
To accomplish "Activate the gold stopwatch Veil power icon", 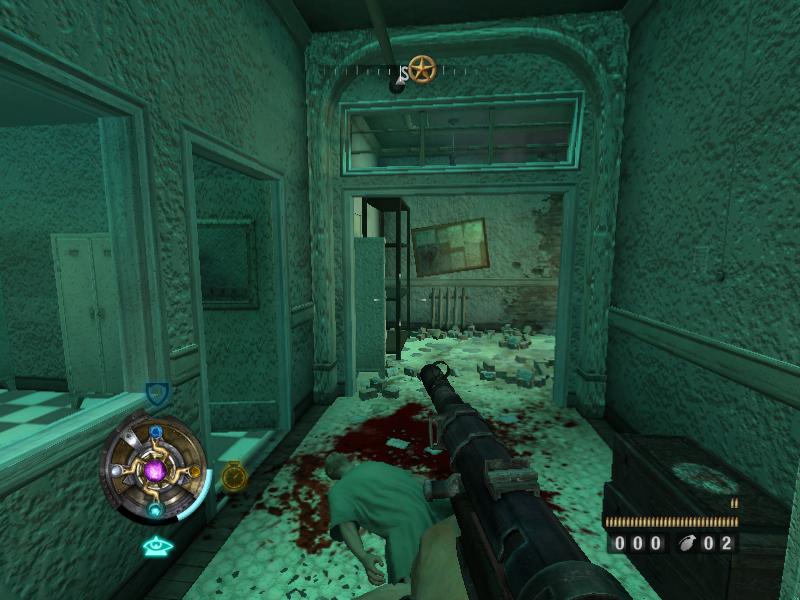I will tap(233, 476).
